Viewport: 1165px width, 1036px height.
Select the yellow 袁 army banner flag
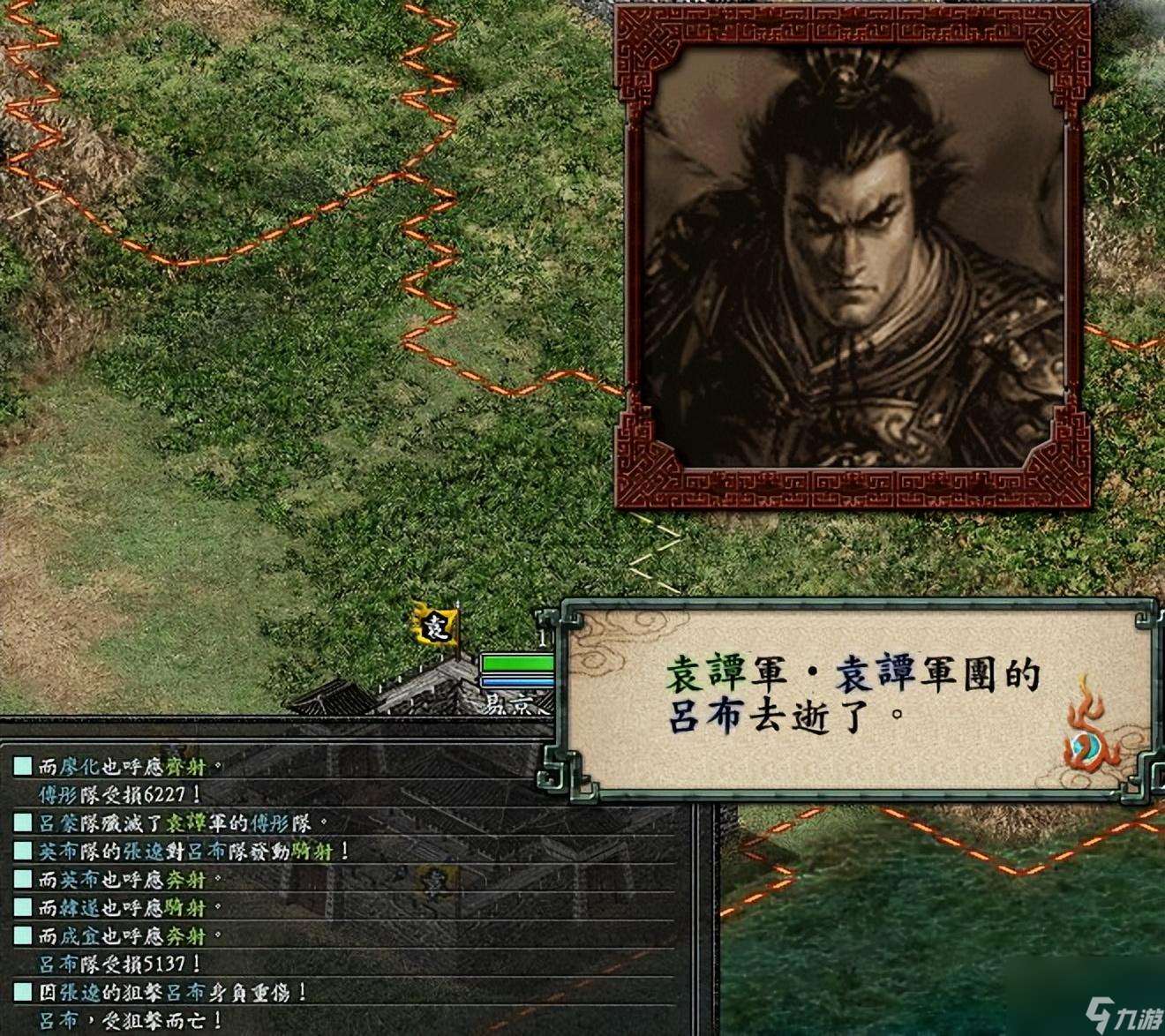tap(435, 627)
